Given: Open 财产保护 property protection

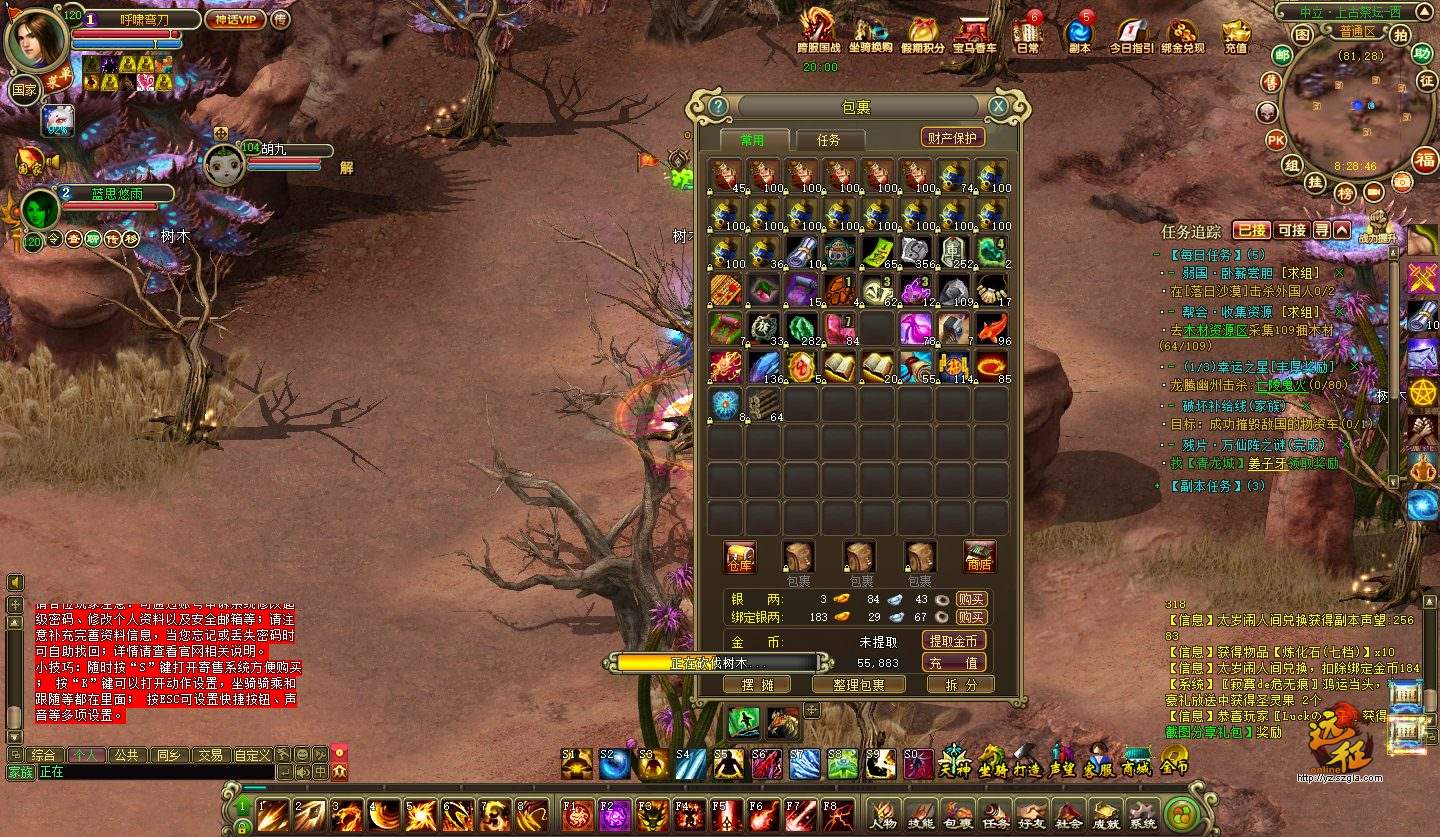Looking at the screenshot, I should click(x=952, y=138).
